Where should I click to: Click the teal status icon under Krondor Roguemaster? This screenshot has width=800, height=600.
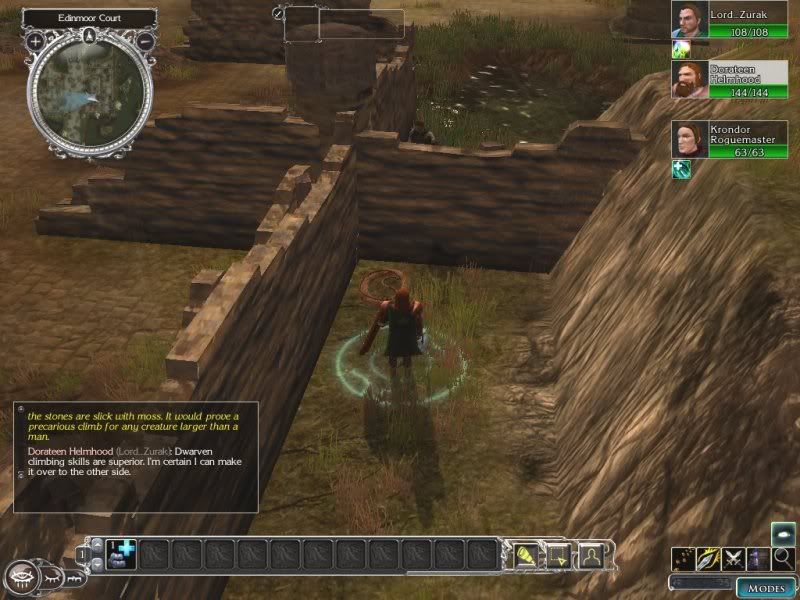coord(681,169)
